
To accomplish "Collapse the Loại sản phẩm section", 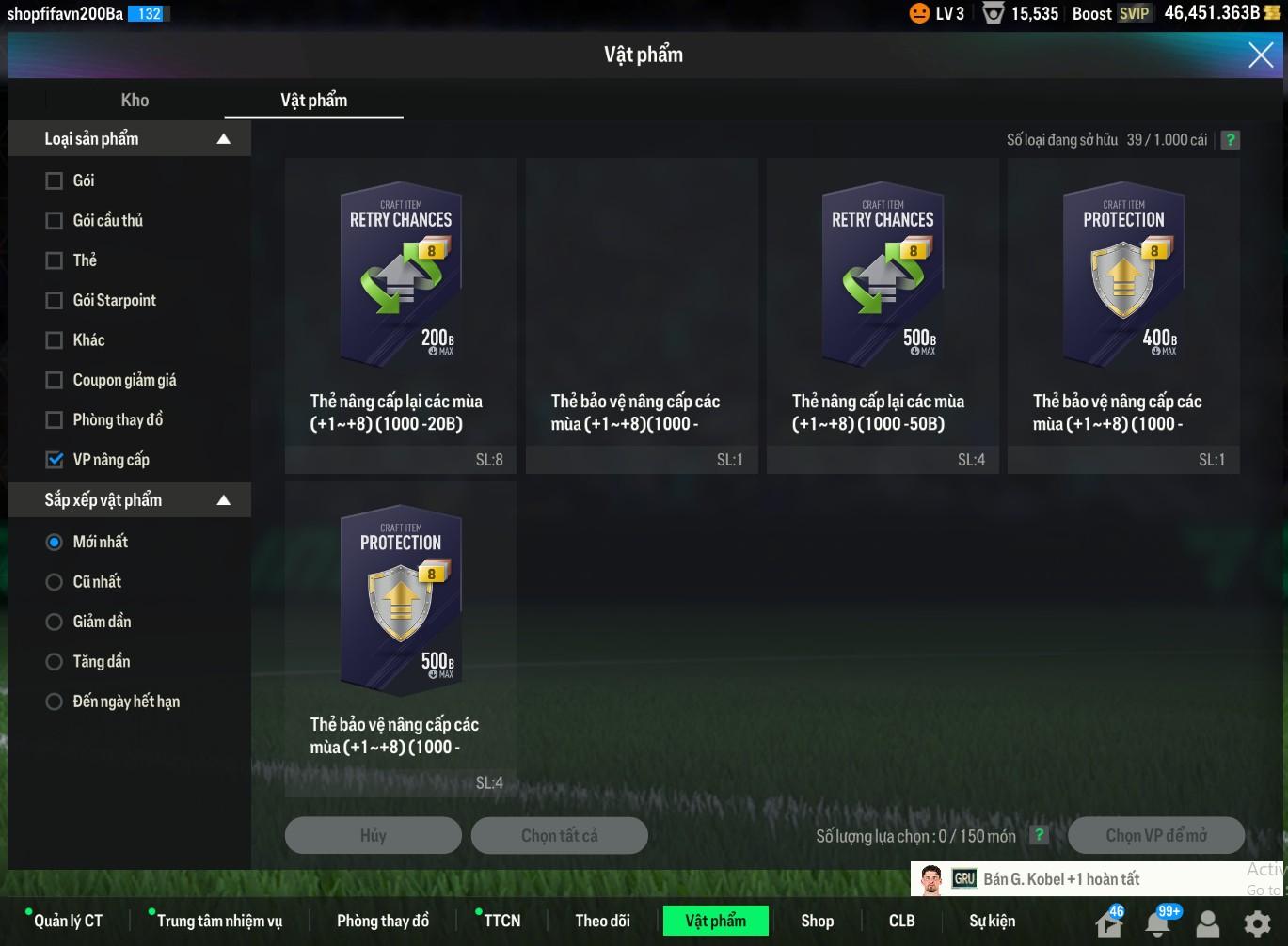I will pos(223,139).
